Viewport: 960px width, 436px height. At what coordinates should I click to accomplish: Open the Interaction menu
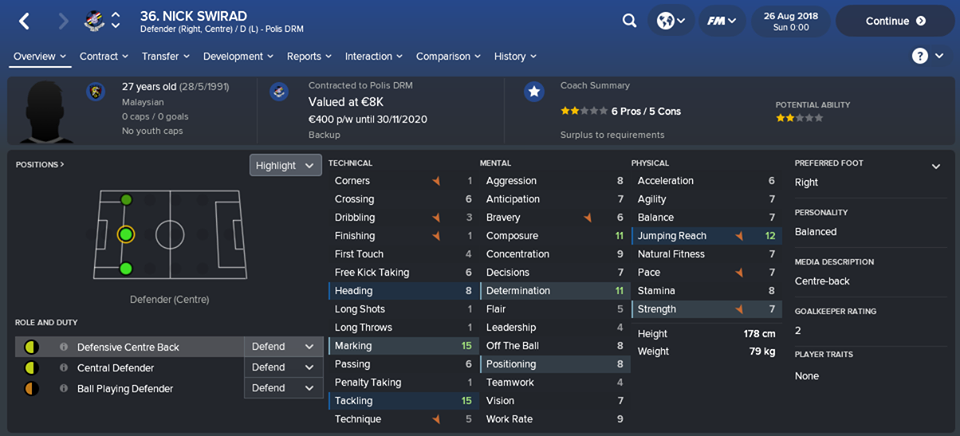point(373,56)
